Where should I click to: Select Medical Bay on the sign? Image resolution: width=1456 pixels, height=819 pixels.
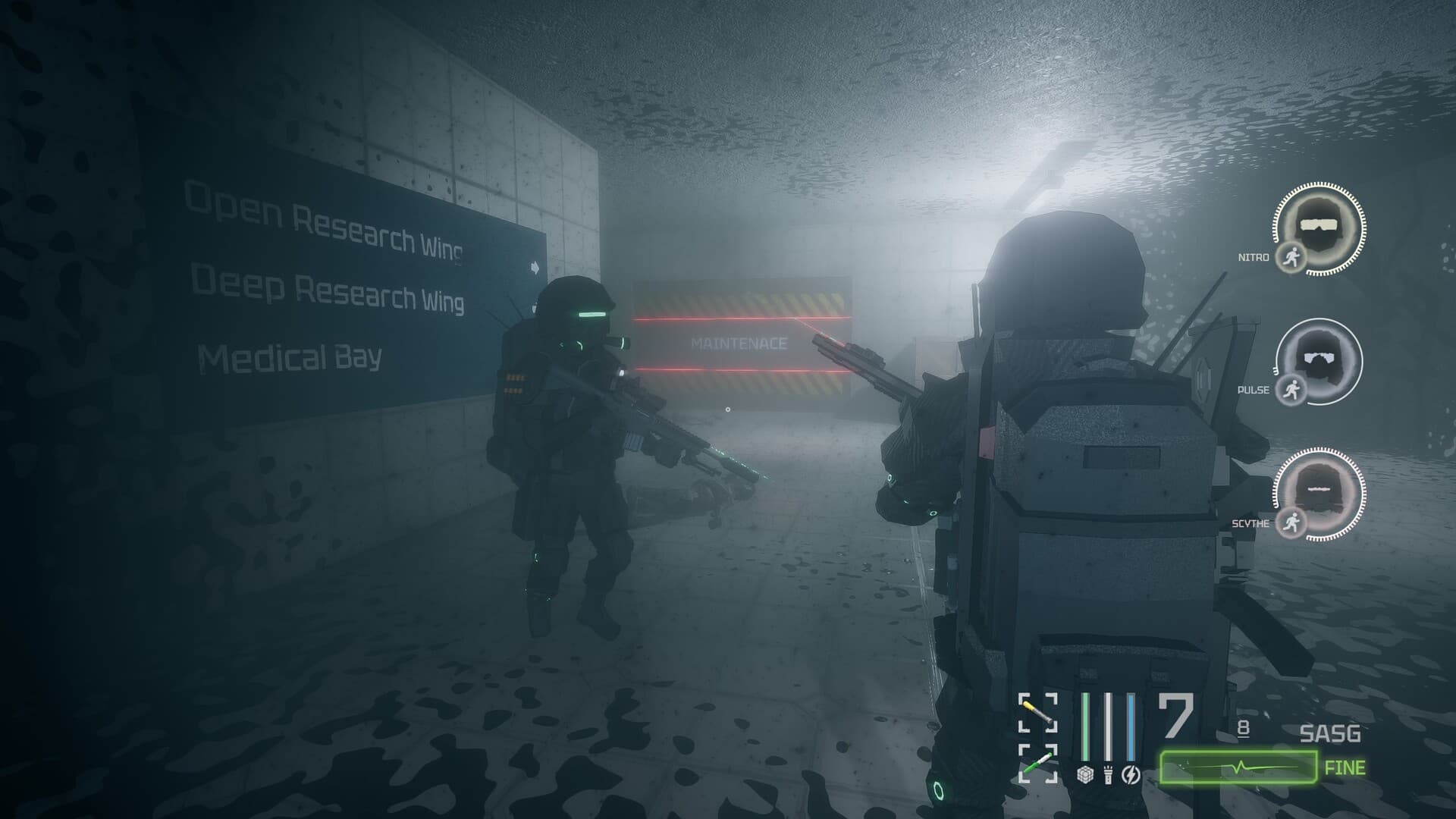291,354
